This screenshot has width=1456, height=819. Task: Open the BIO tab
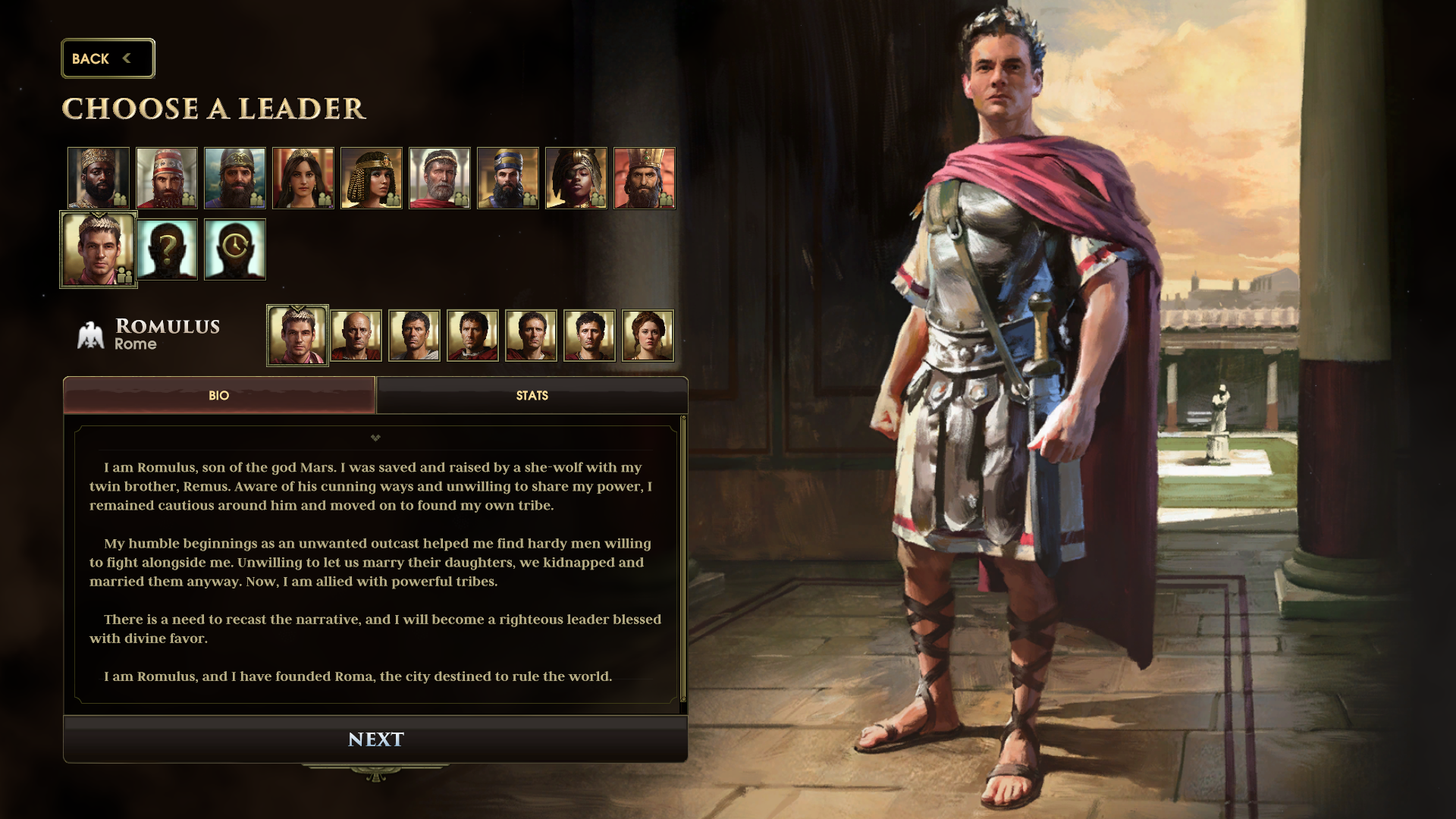(219, 395)
